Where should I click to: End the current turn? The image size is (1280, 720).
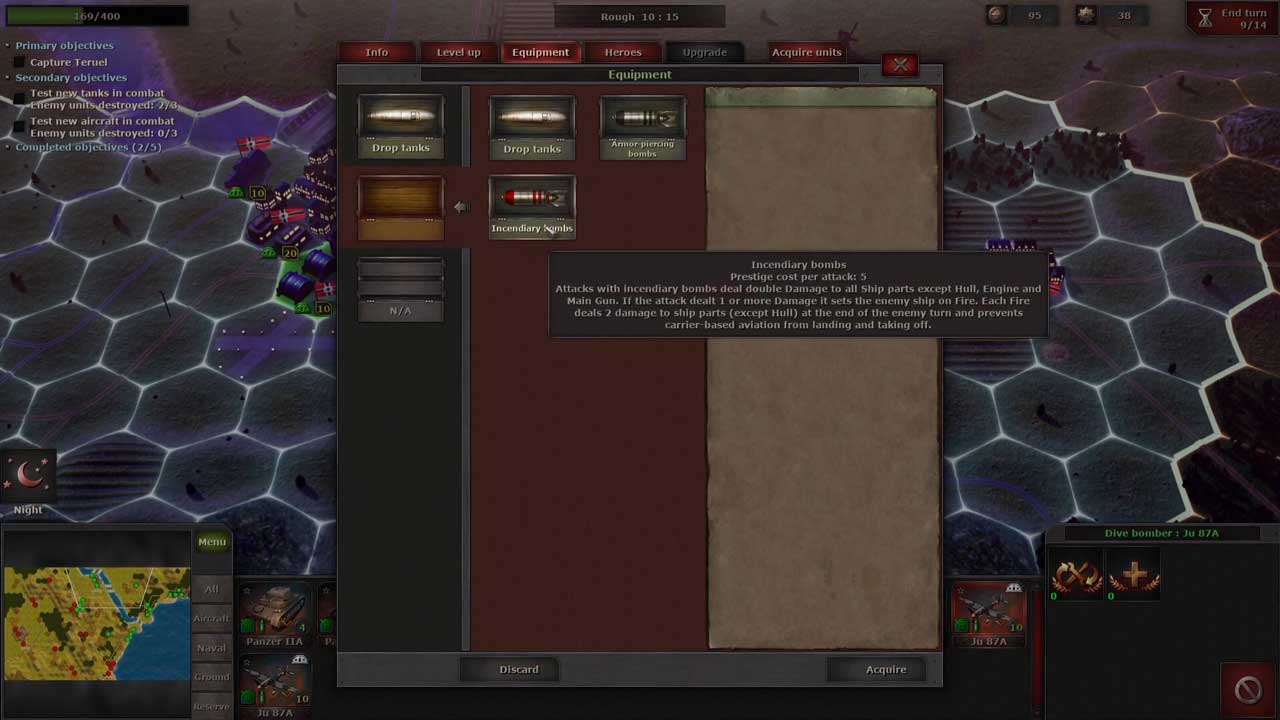click(1233, 18)
